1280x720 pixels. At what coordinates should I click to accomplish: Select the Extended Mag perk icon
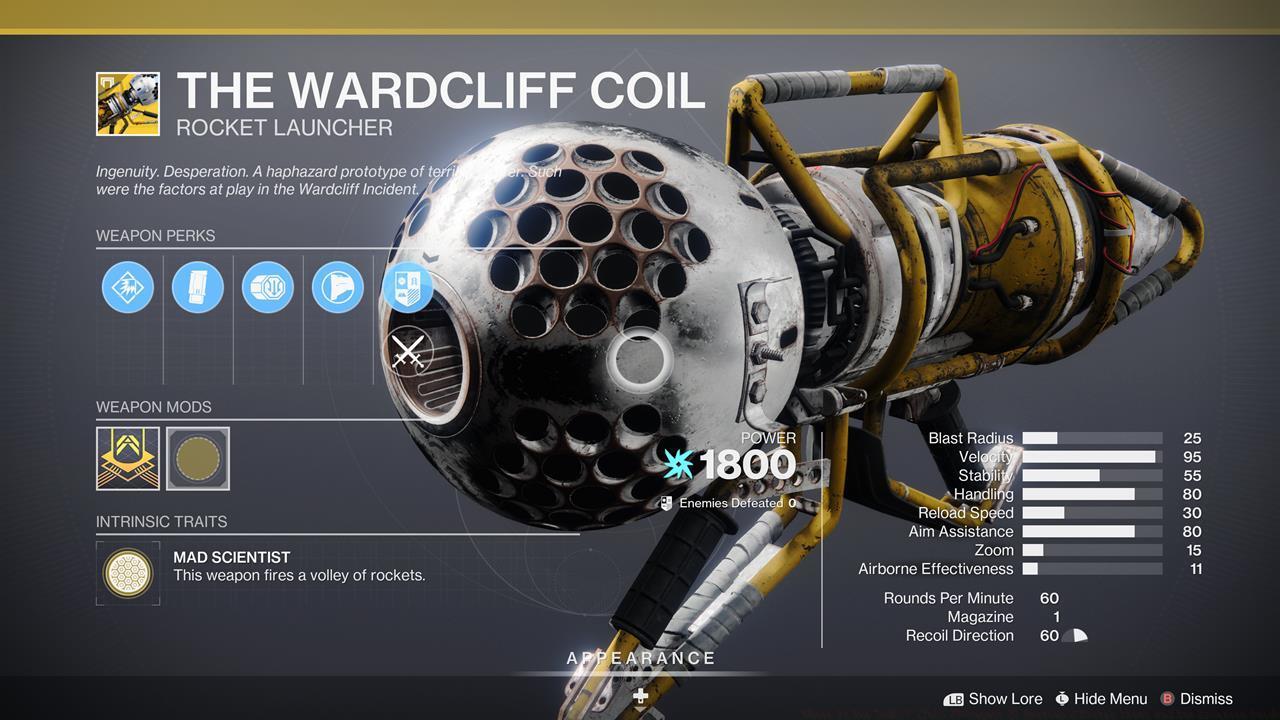pos(198,287)
